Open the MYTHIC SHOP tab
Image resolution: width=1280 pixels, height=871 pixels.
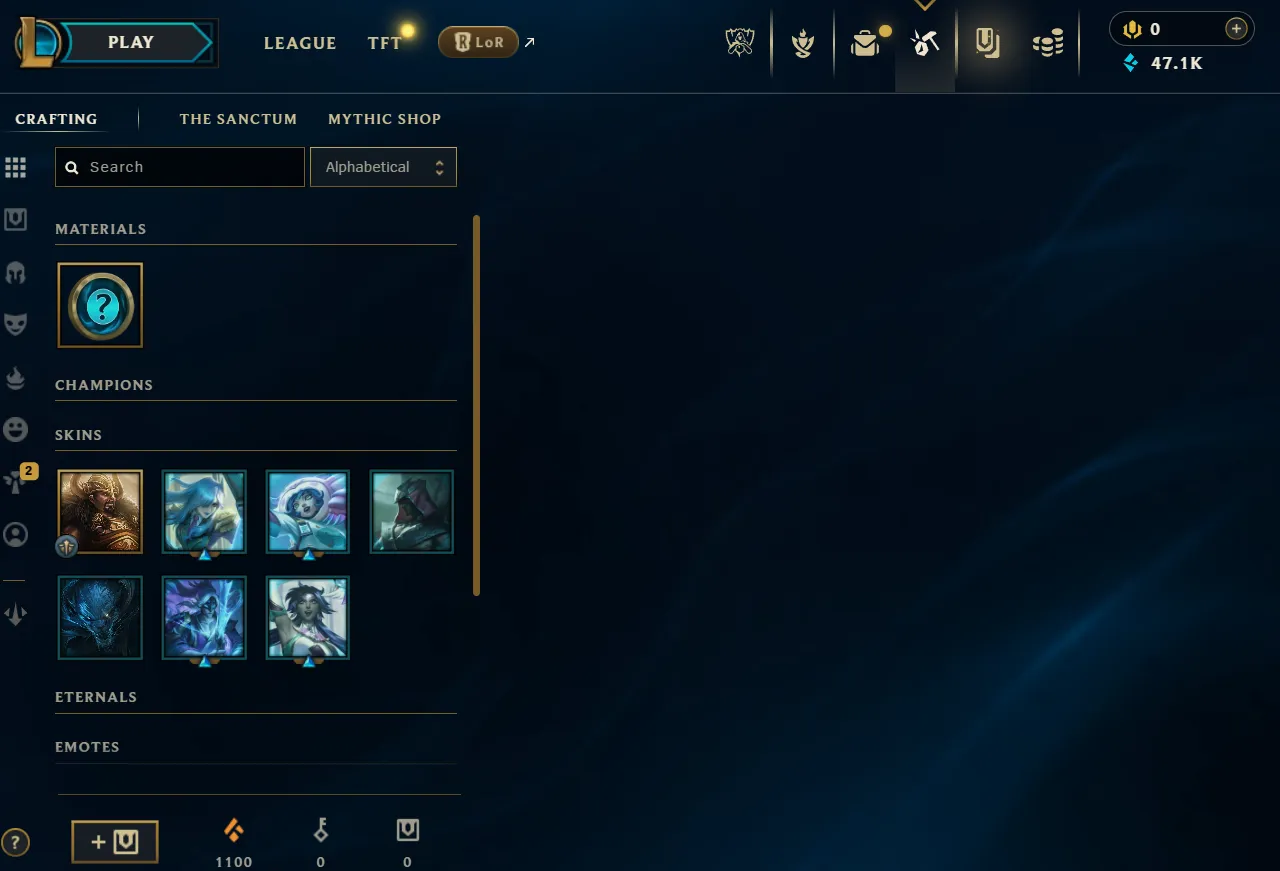click(384, 119)
